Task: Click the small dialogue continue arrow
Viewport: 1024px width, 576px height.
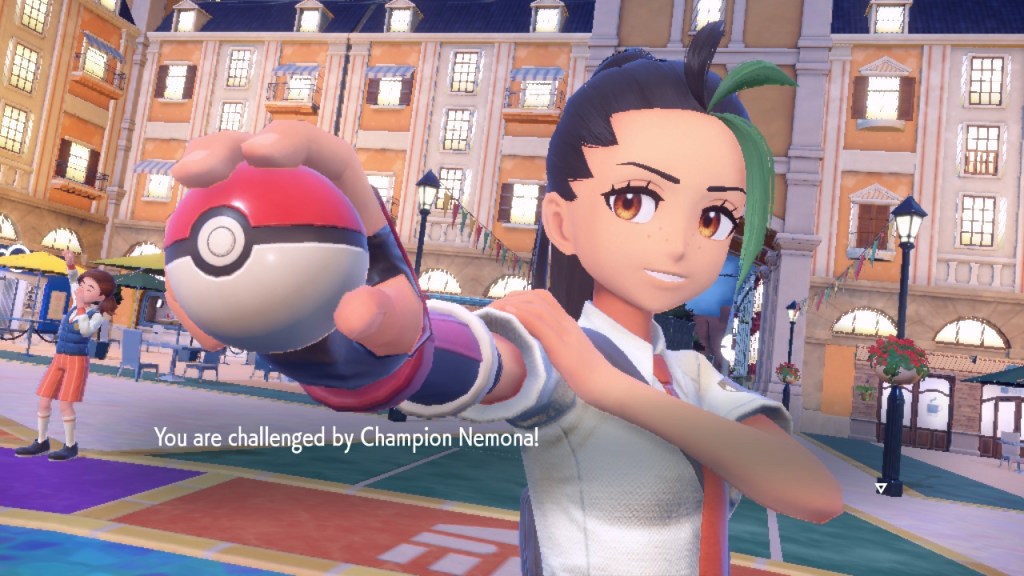Action: (880, 488)
